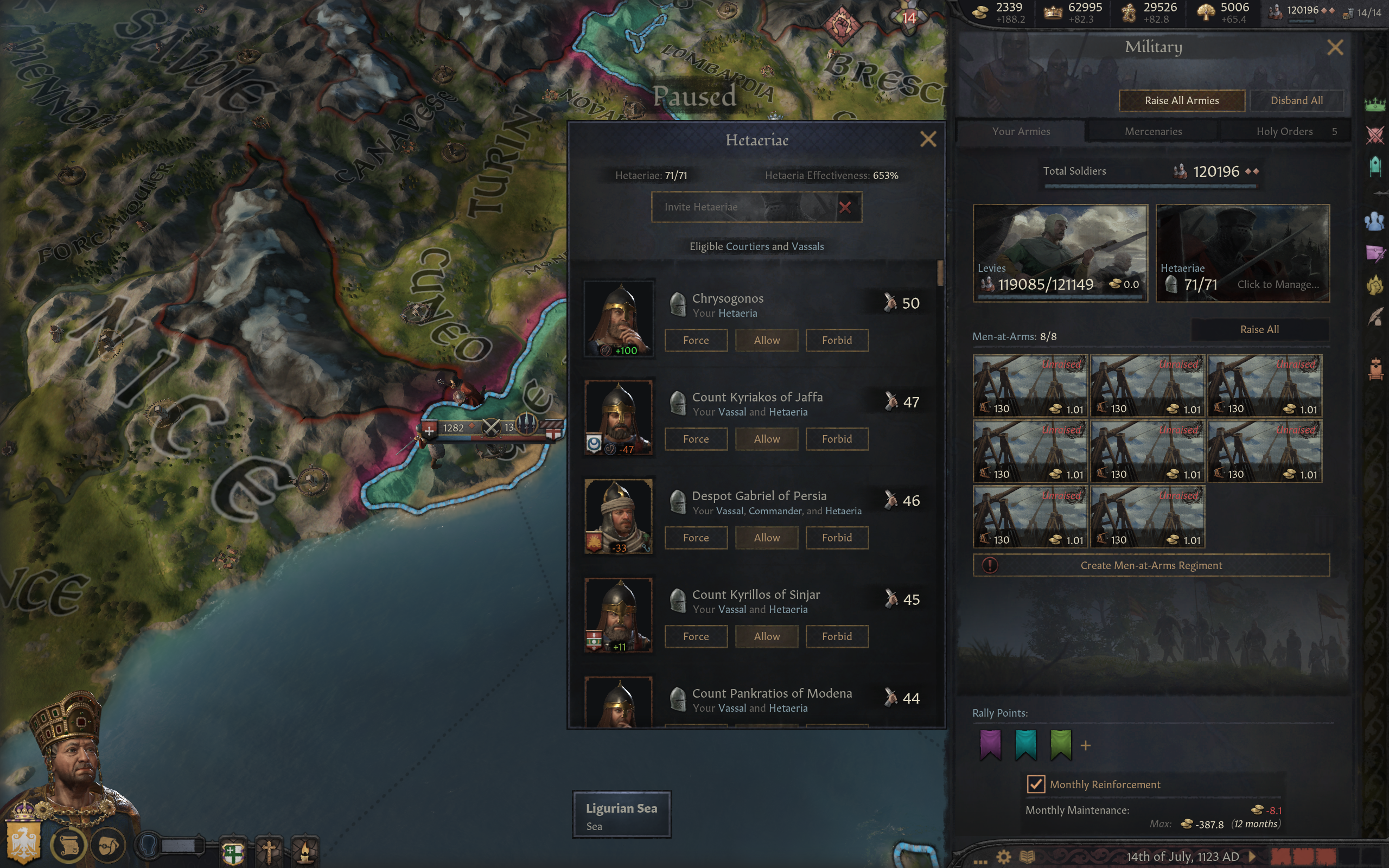Select the Your Armies tab

coord(1021,131)
